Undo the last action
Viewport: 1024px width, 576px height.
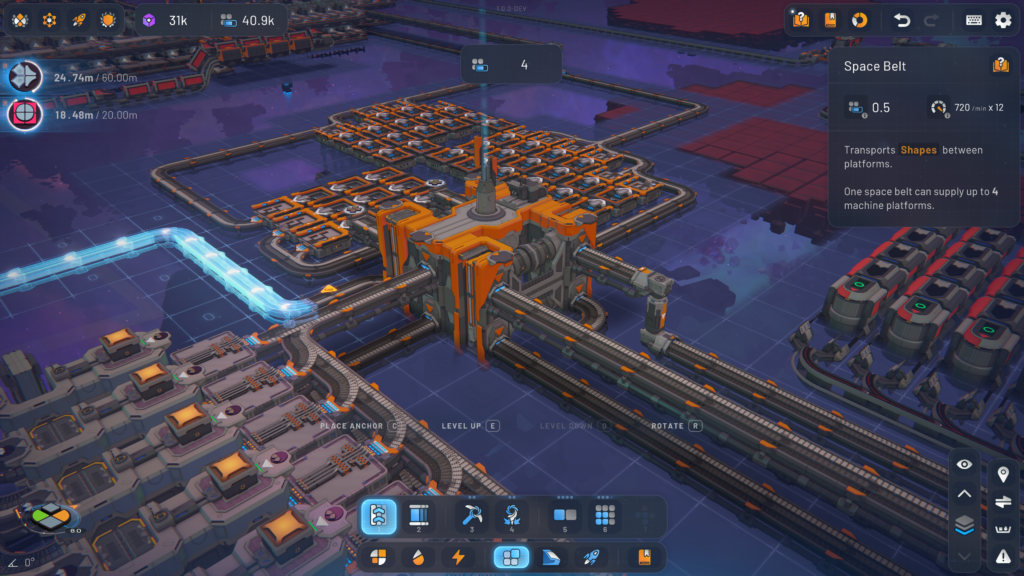(x=903, y=20)
